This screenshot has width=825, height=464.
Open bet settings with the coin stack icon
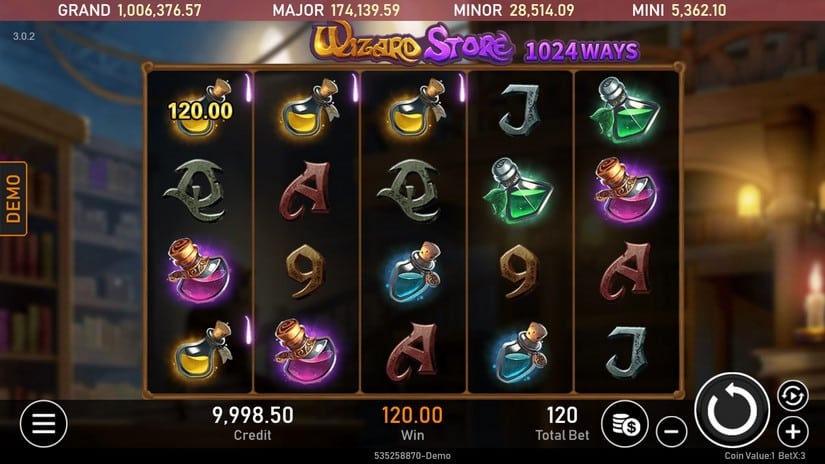625,423
